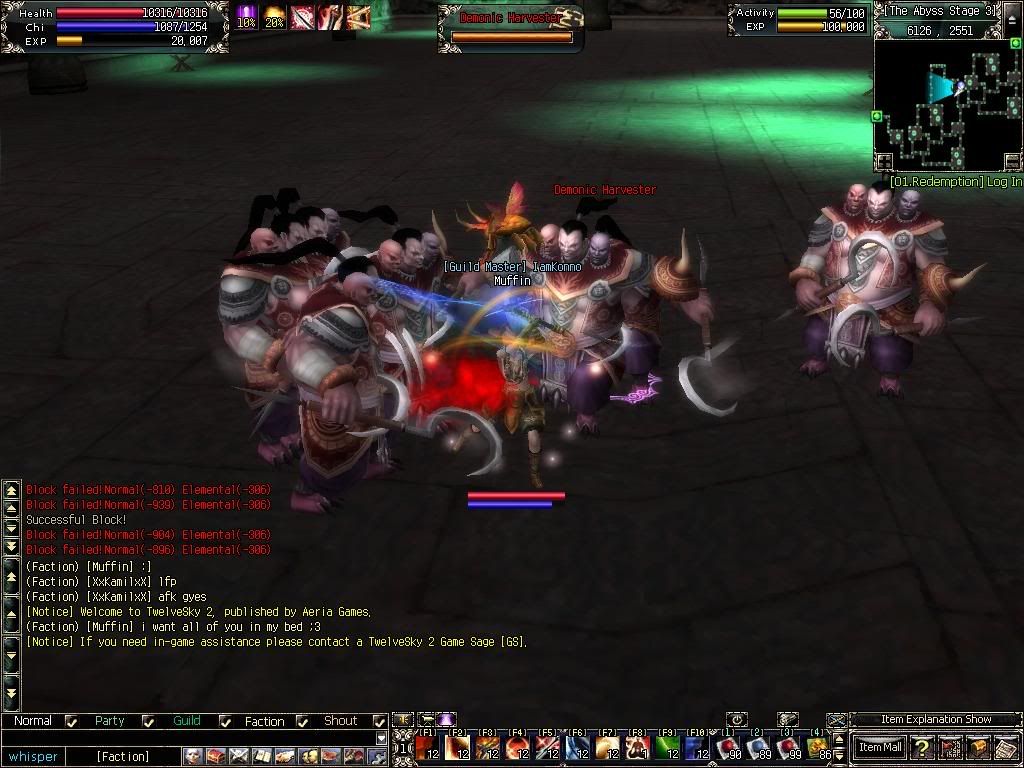
Task: Click the power button above the hotbar
Action: coord(737,719)
